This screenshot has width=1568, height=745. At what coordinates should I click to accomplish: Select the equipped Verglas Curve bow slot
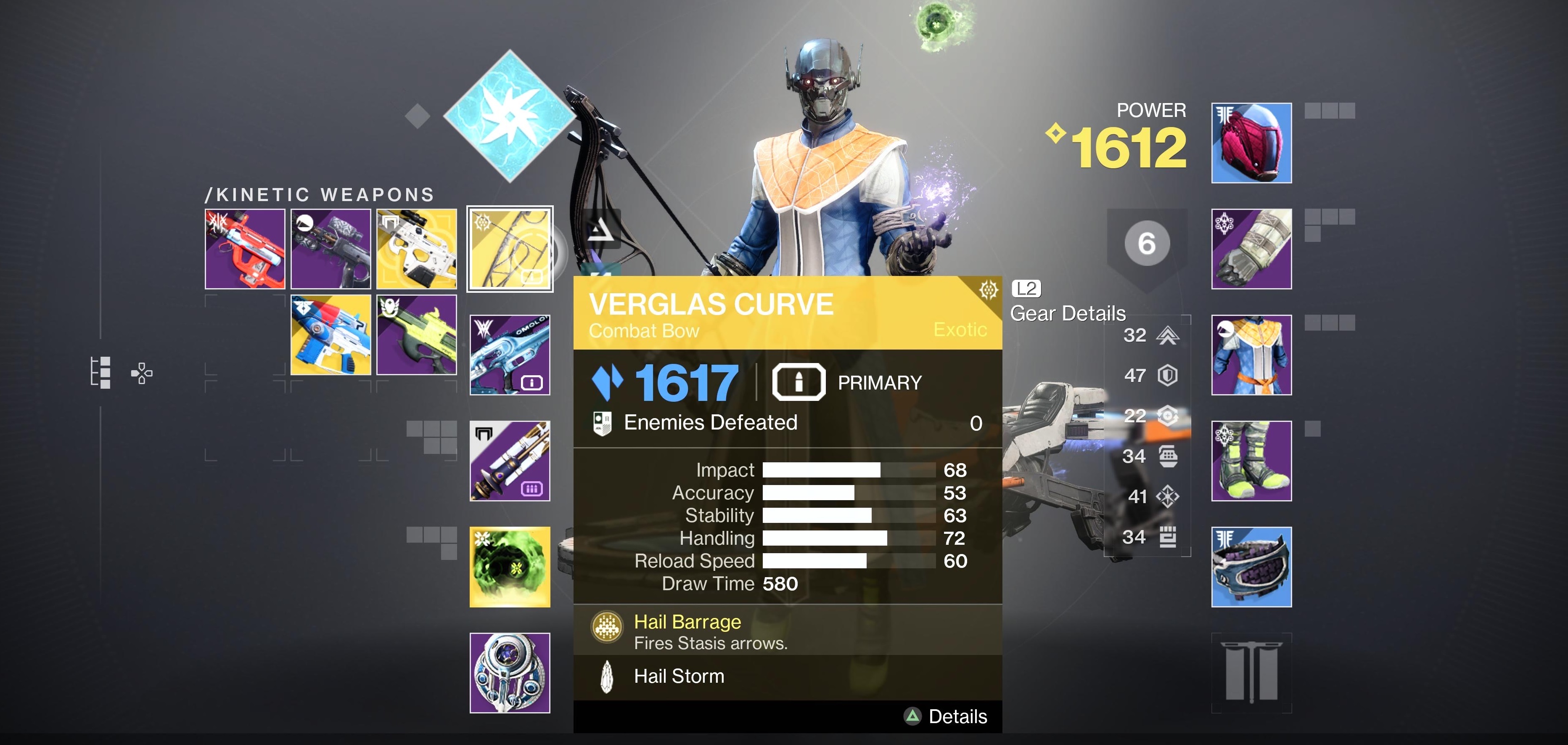click(x=510, y=249)
